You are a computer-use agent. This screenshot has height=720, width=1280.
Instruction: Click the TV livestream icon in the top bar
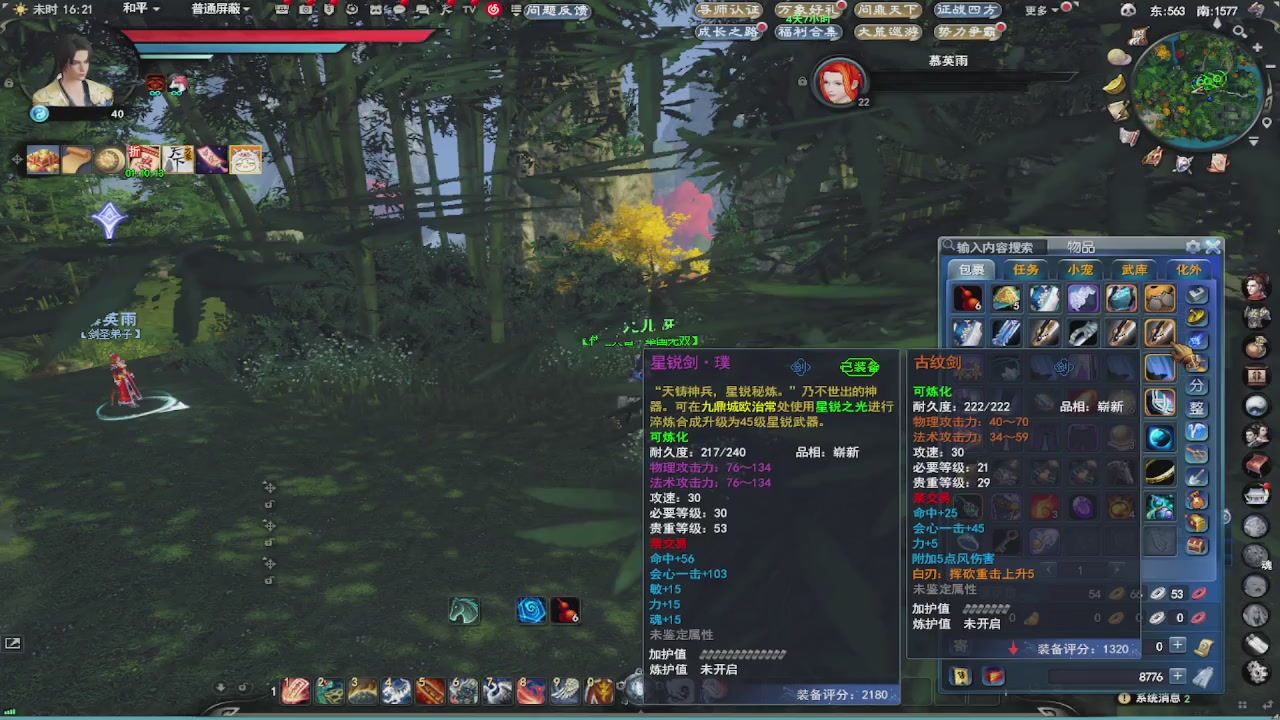pos(467,12)
